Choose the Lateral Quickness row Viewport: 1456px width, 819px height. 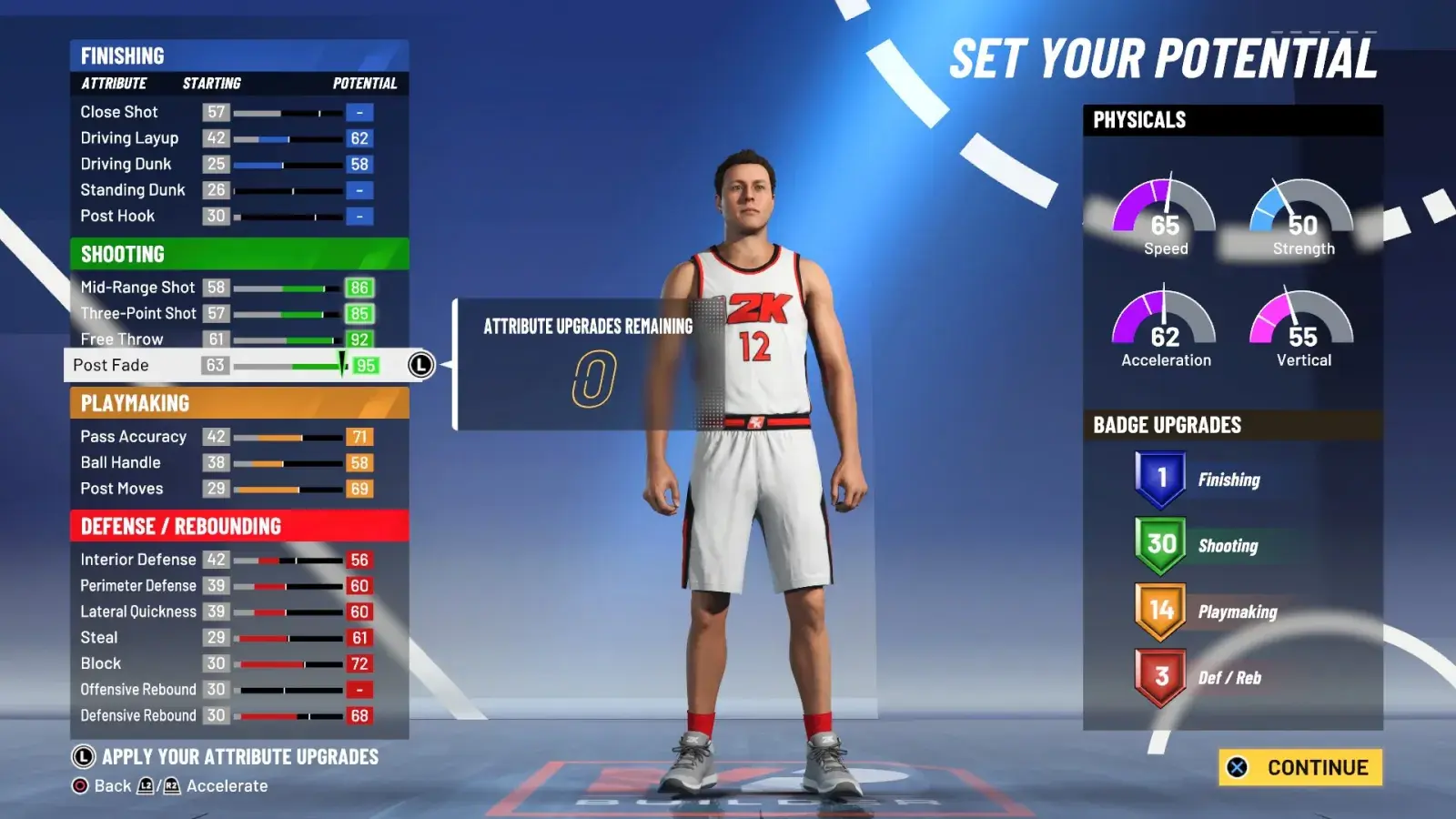point(138,612)
